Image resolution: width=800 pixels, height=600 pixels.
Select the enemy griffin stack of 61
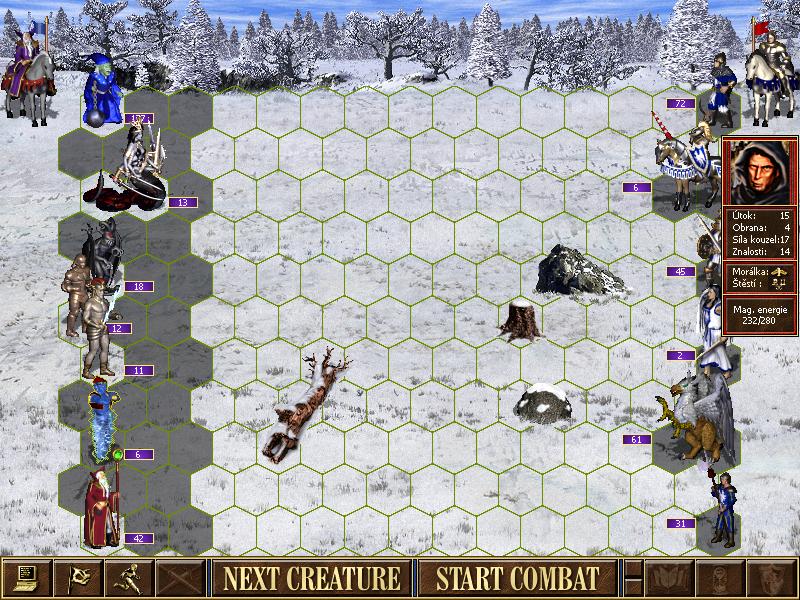pyautogui.click(x=695, y=412)
